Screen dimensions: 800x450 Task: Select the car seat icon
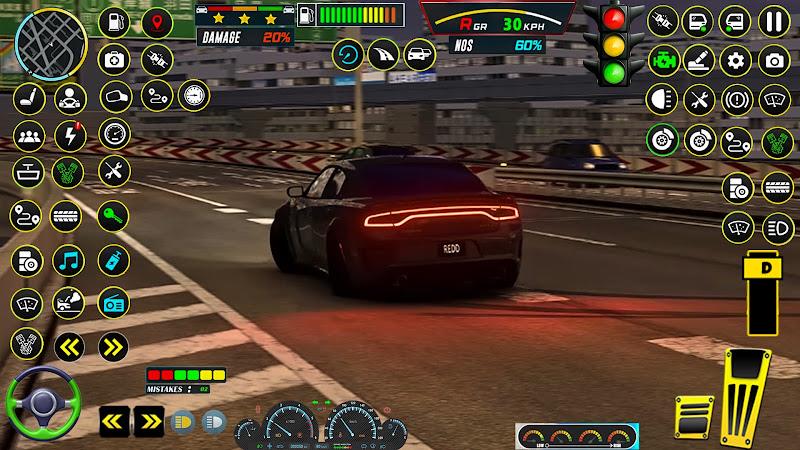[x=27, y=97]
